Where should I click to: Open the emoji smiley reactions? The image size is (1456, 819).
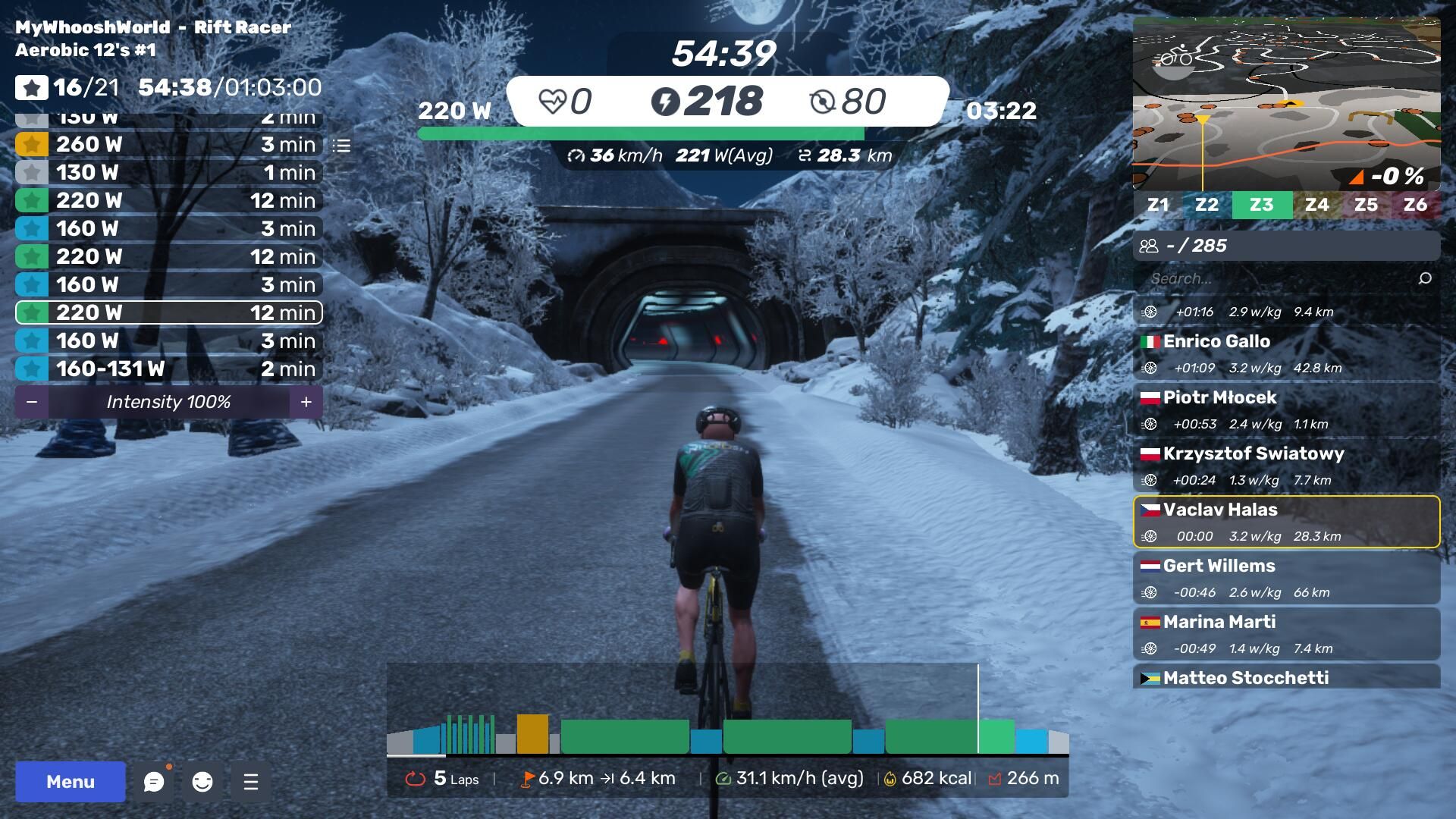coord(202,782)
